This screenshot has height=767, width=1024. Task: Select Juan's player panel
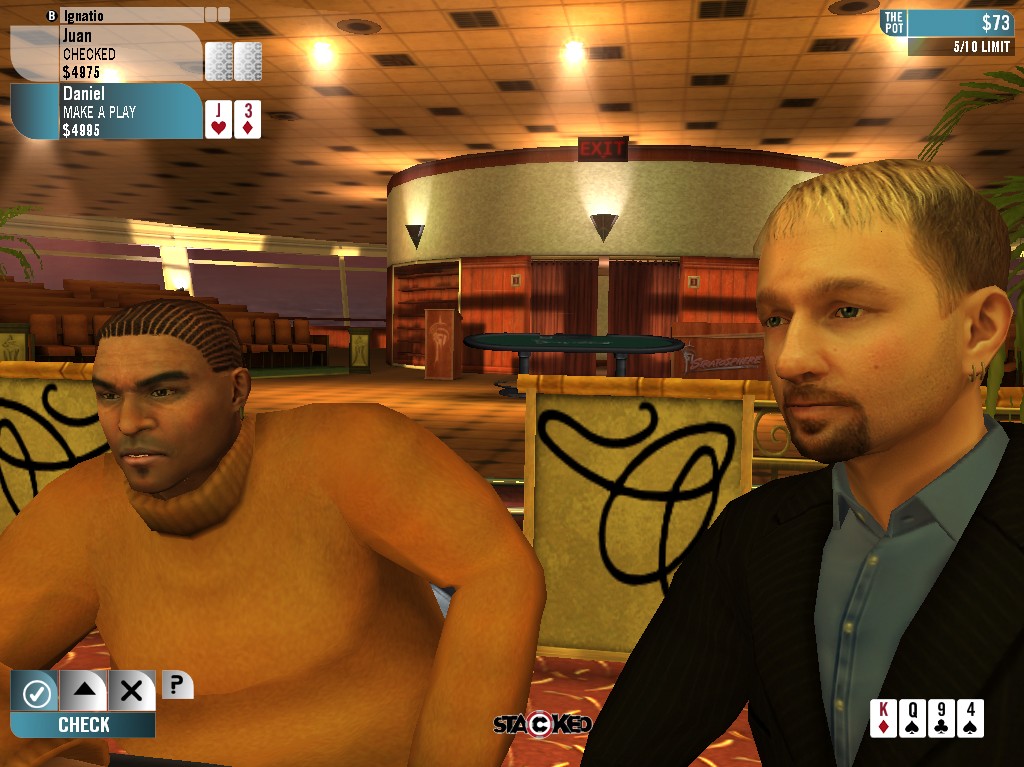pos(105,53)
